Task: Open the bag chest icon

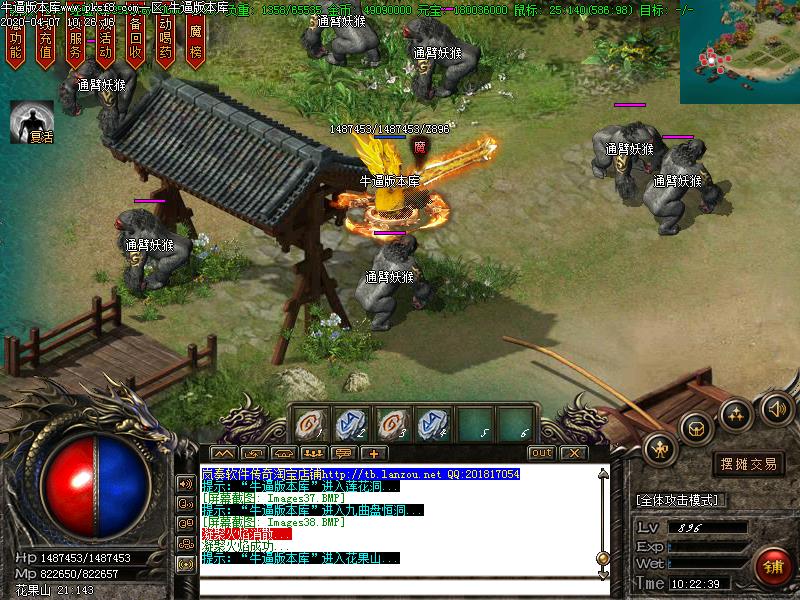Action: pyautogui.click(x=697, y=429)
